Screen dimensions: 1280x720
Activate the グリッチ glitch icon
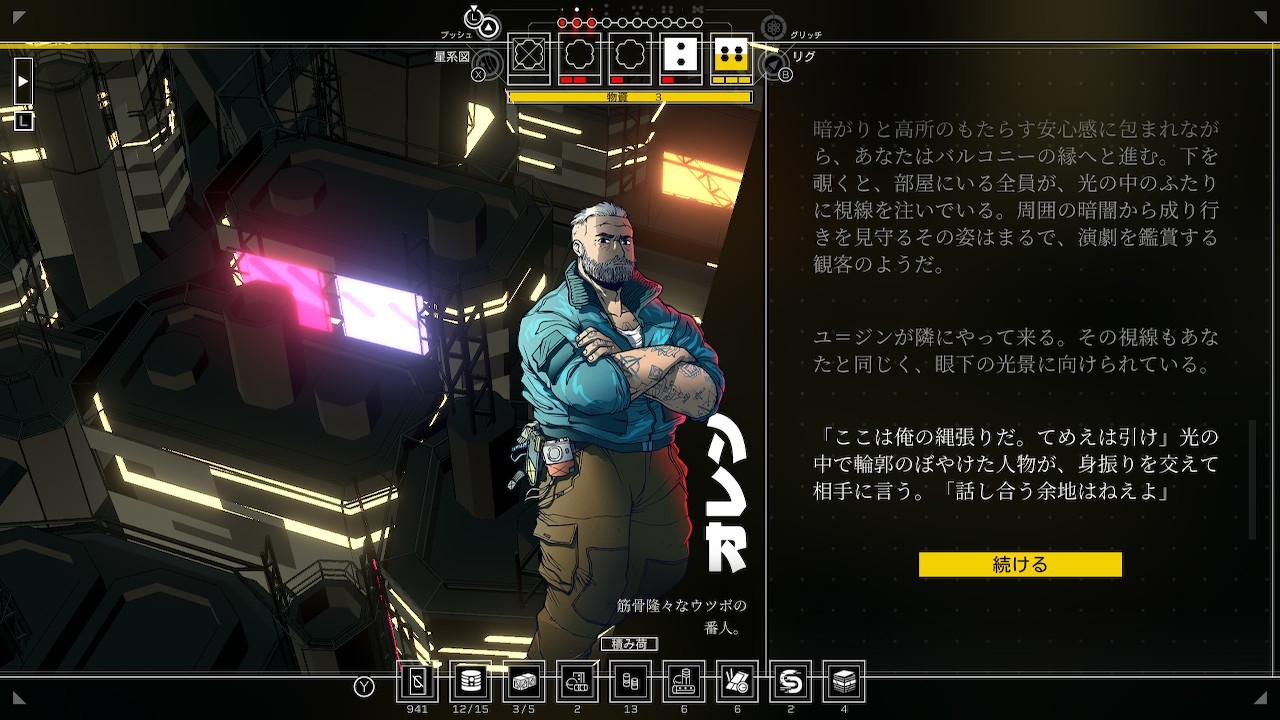773,28
